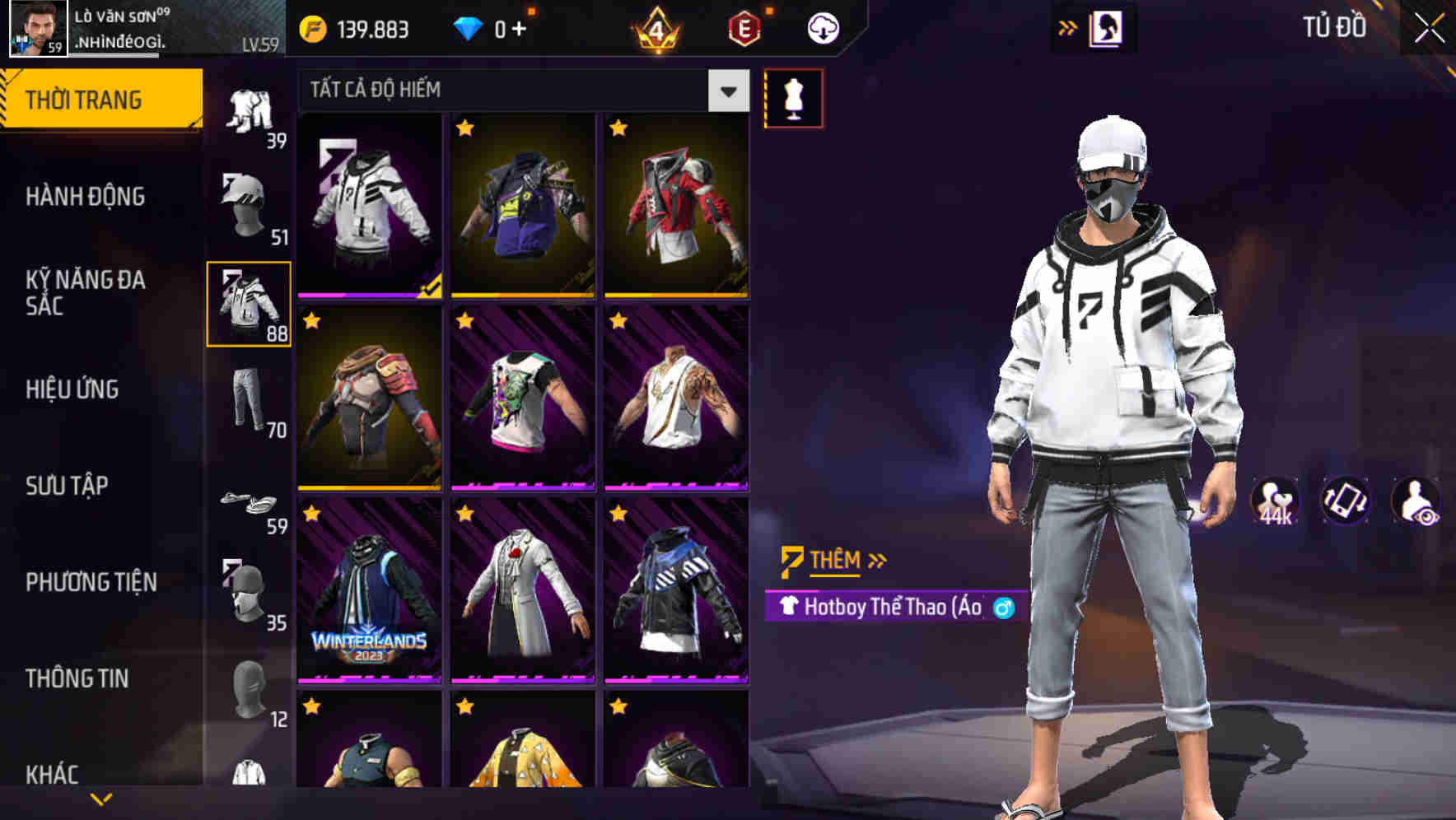
Task: Expand the collapsed menu chevron below KHÁC
Action: (x=101, y=797)
